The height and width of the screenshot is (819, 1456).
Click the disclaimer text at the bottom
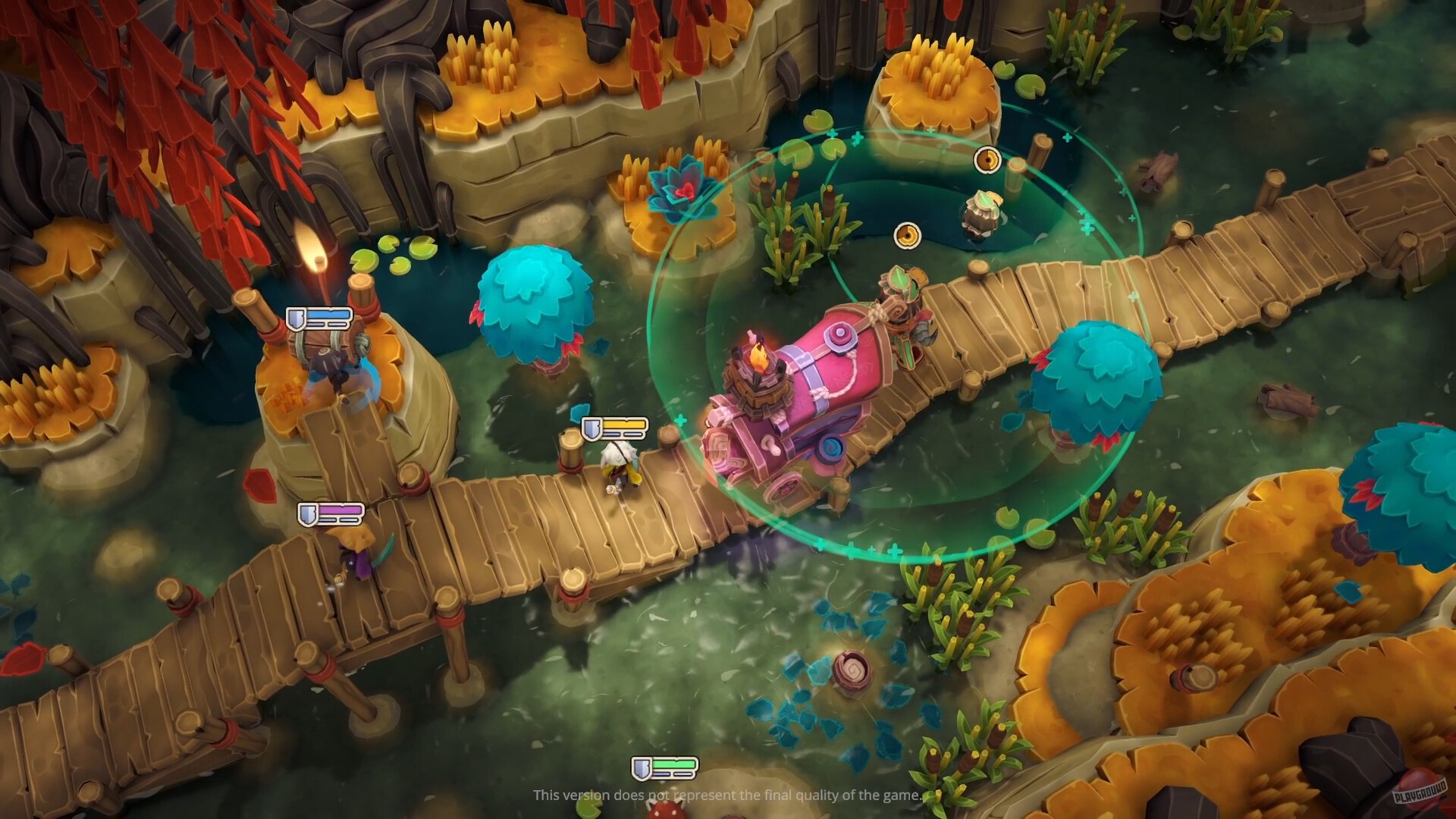pyautogui.click(x=726, y=796)
